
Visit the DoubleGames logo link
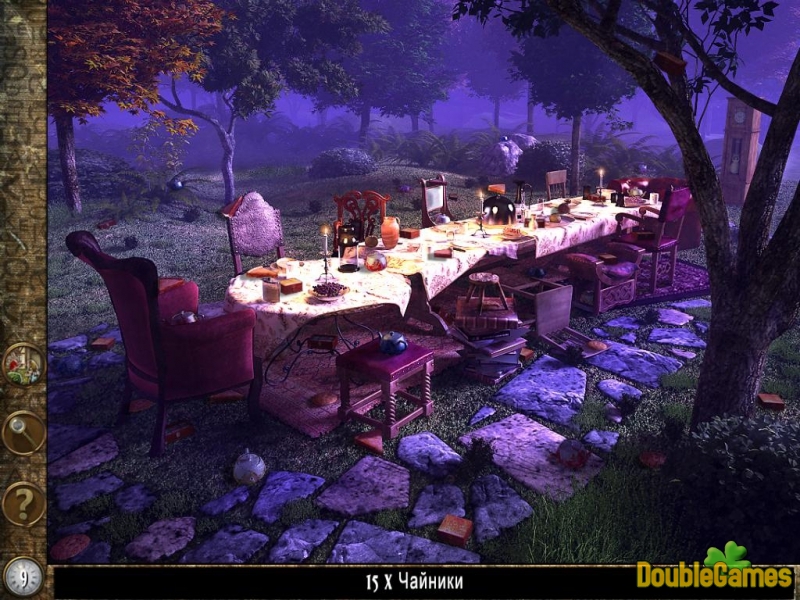714,572
